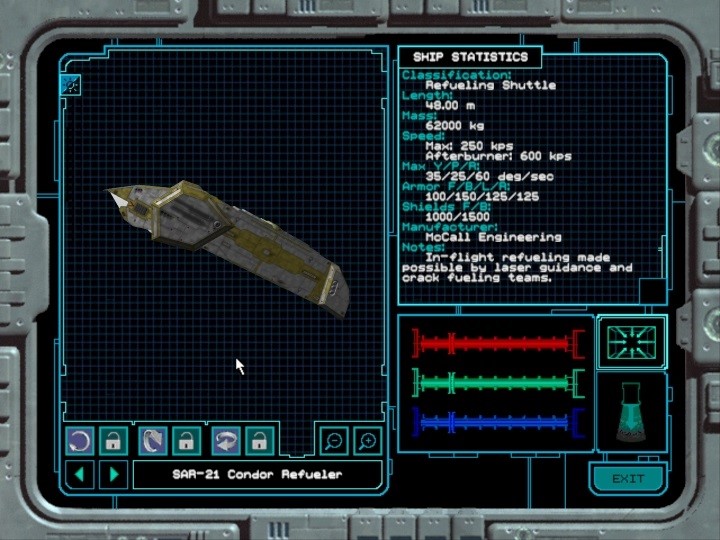Adjust the green color slider

pyautogui.click(x=497, y=383)
